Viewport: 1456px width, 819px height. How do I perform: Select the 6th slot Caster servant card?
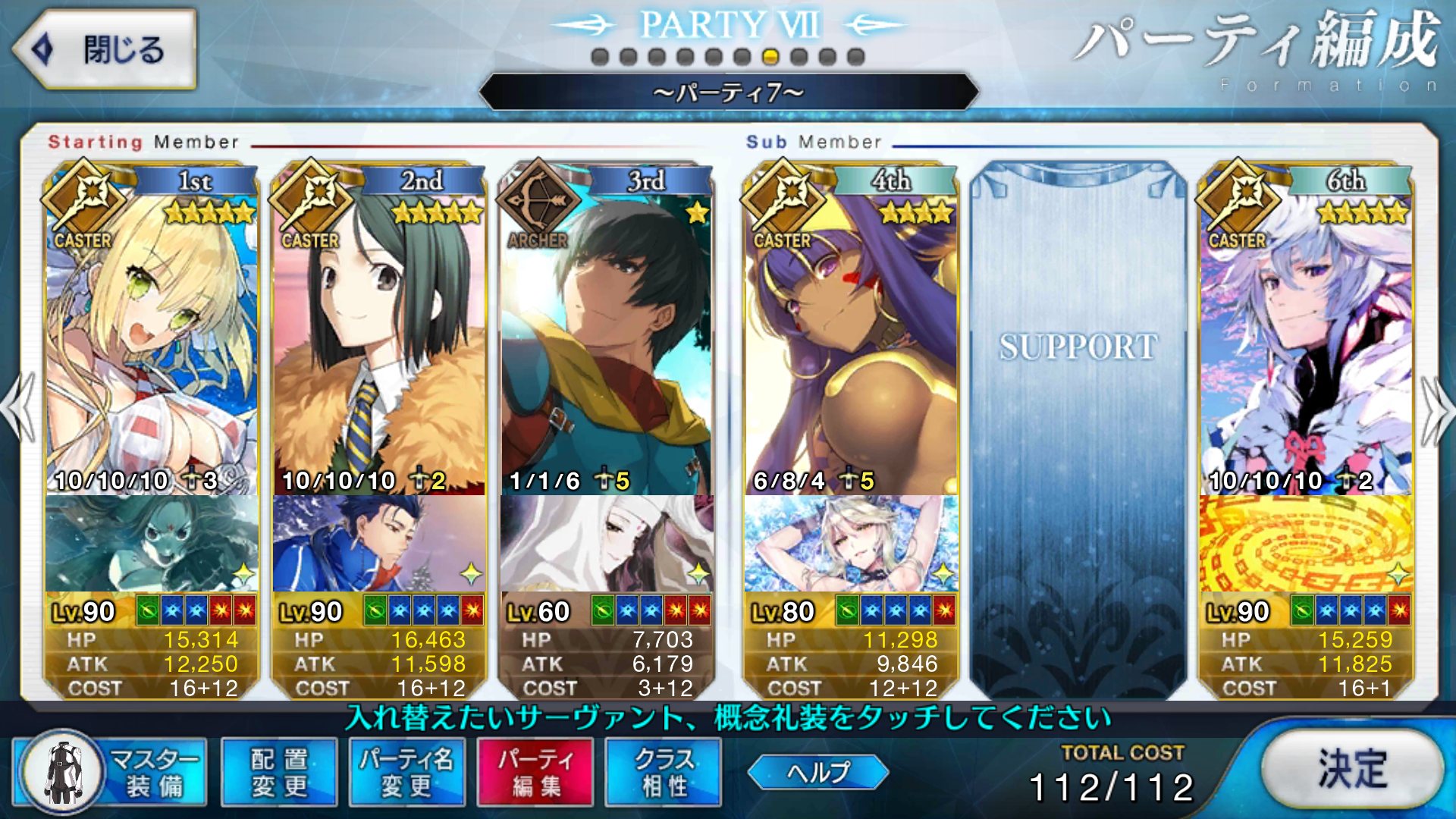coord(1306,341)
